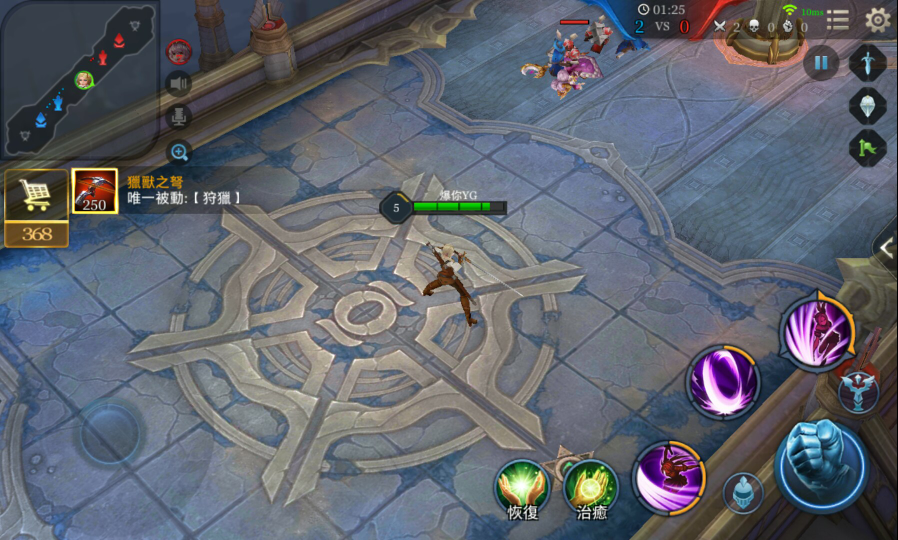Screen dimensions: 898x540
Task: Toggle the microphone voice chat icon
Action: tap(179, 117)
